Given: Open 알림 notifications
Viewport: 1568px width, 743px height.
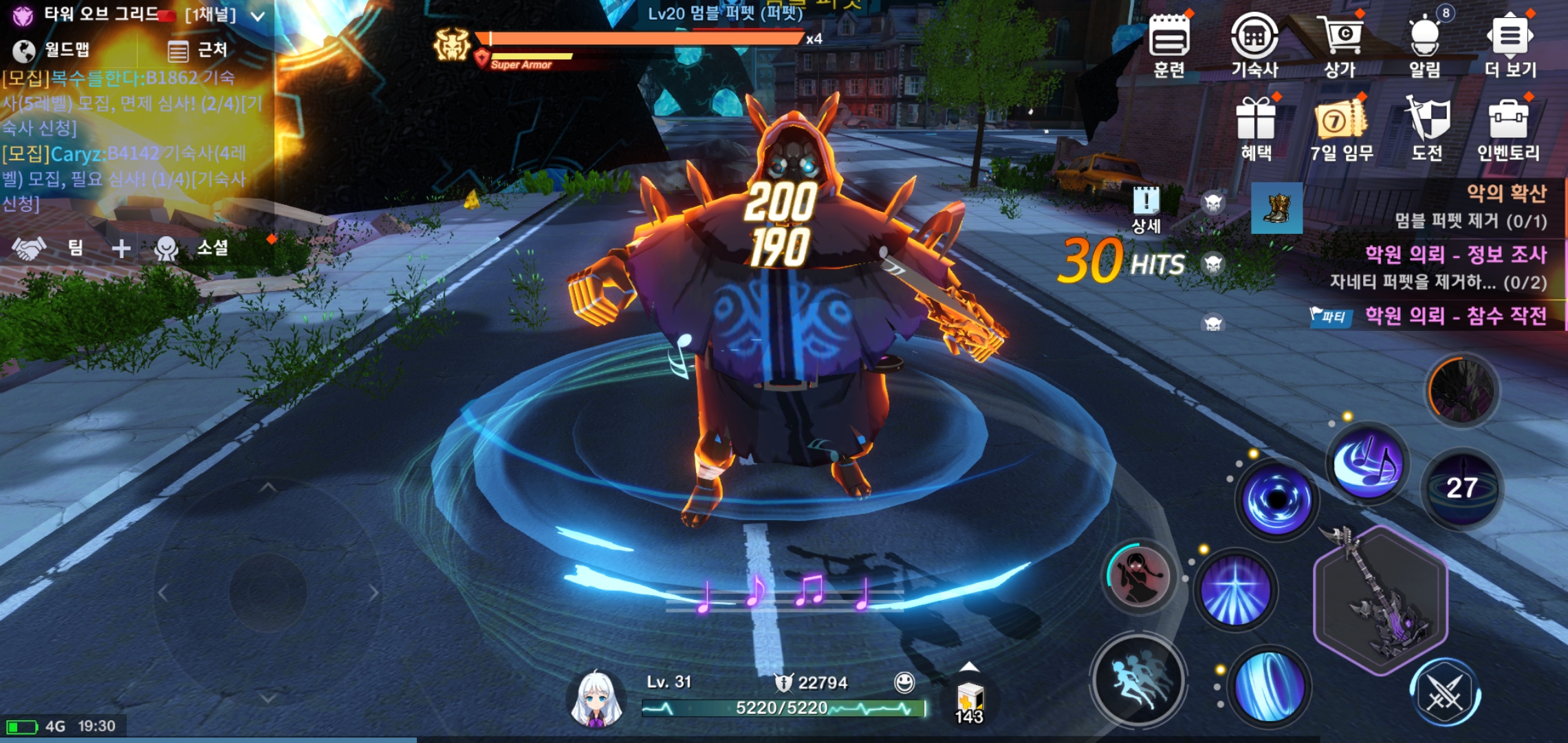Looking at the screenshot, I should click(1424, 43).
